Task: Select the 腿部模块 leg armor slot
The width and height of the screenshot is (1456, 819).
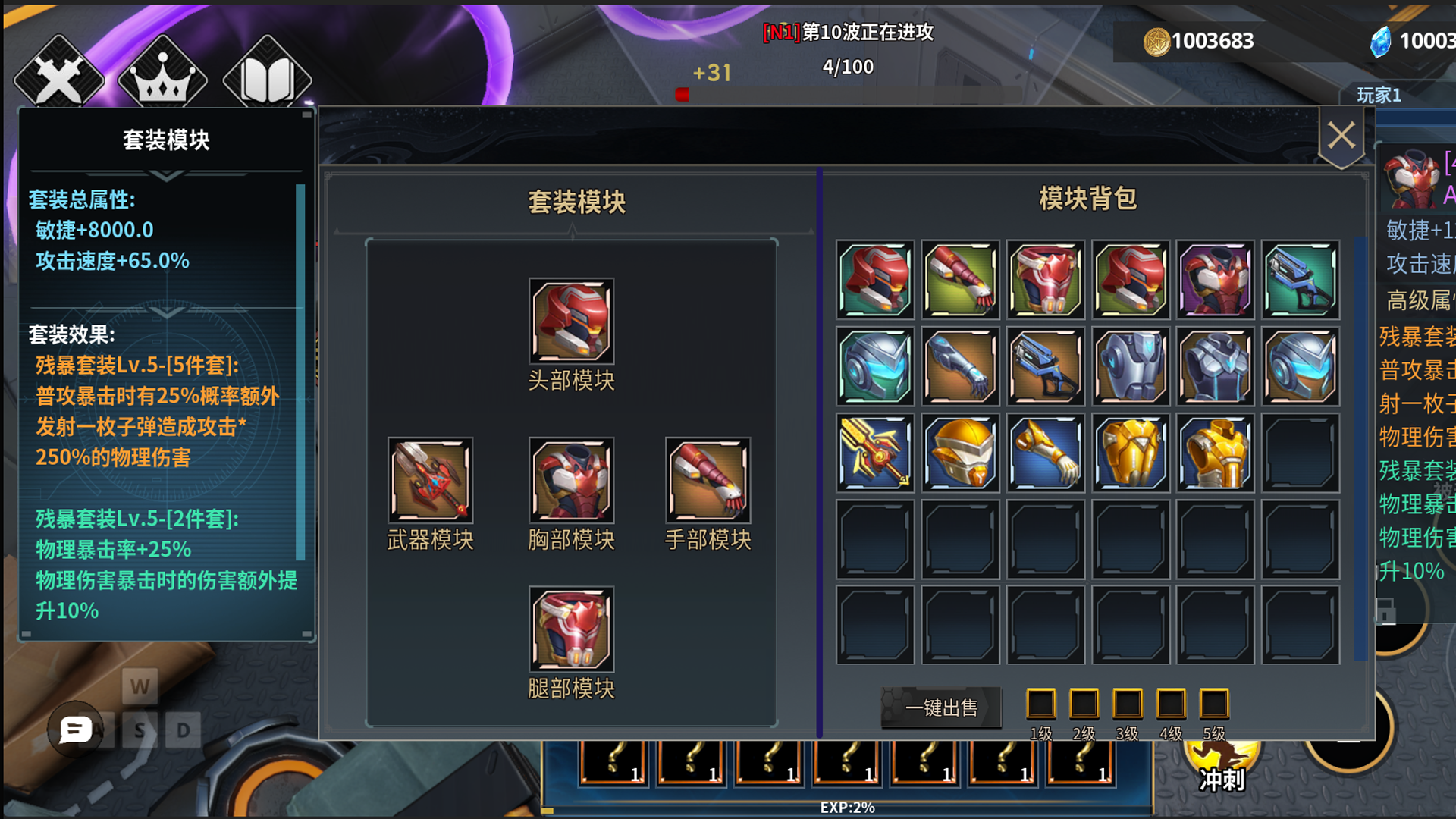Action: tap(570, 629)
